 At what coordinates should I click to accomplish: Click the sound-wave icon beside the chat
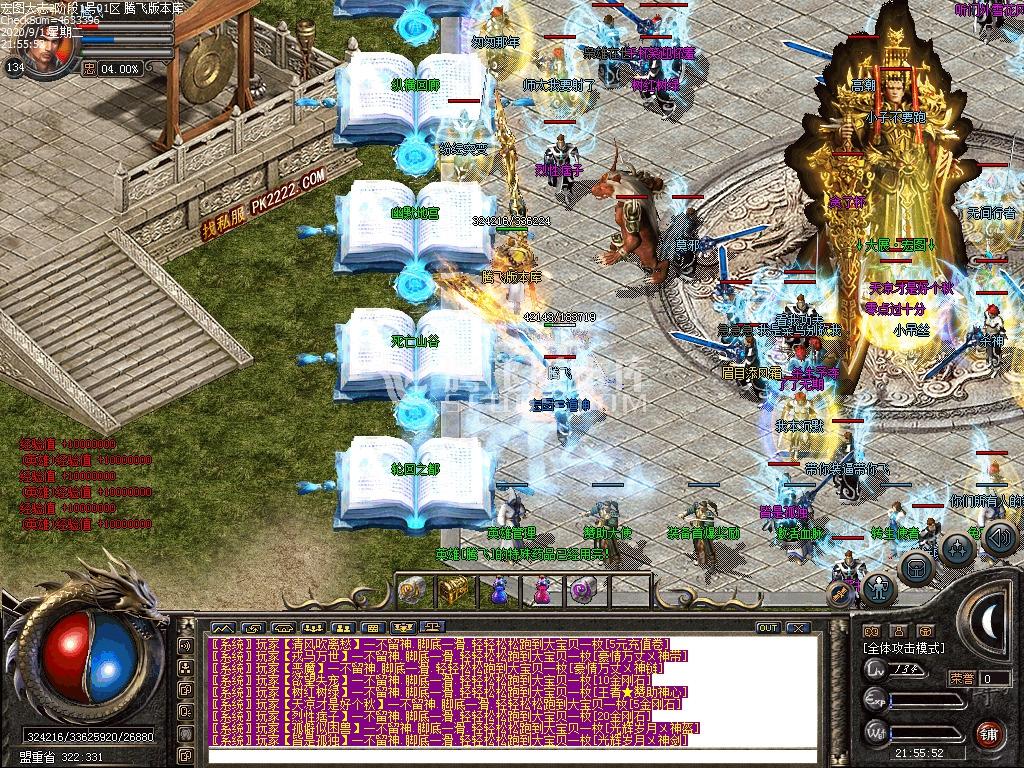click(x=185, y=645)
